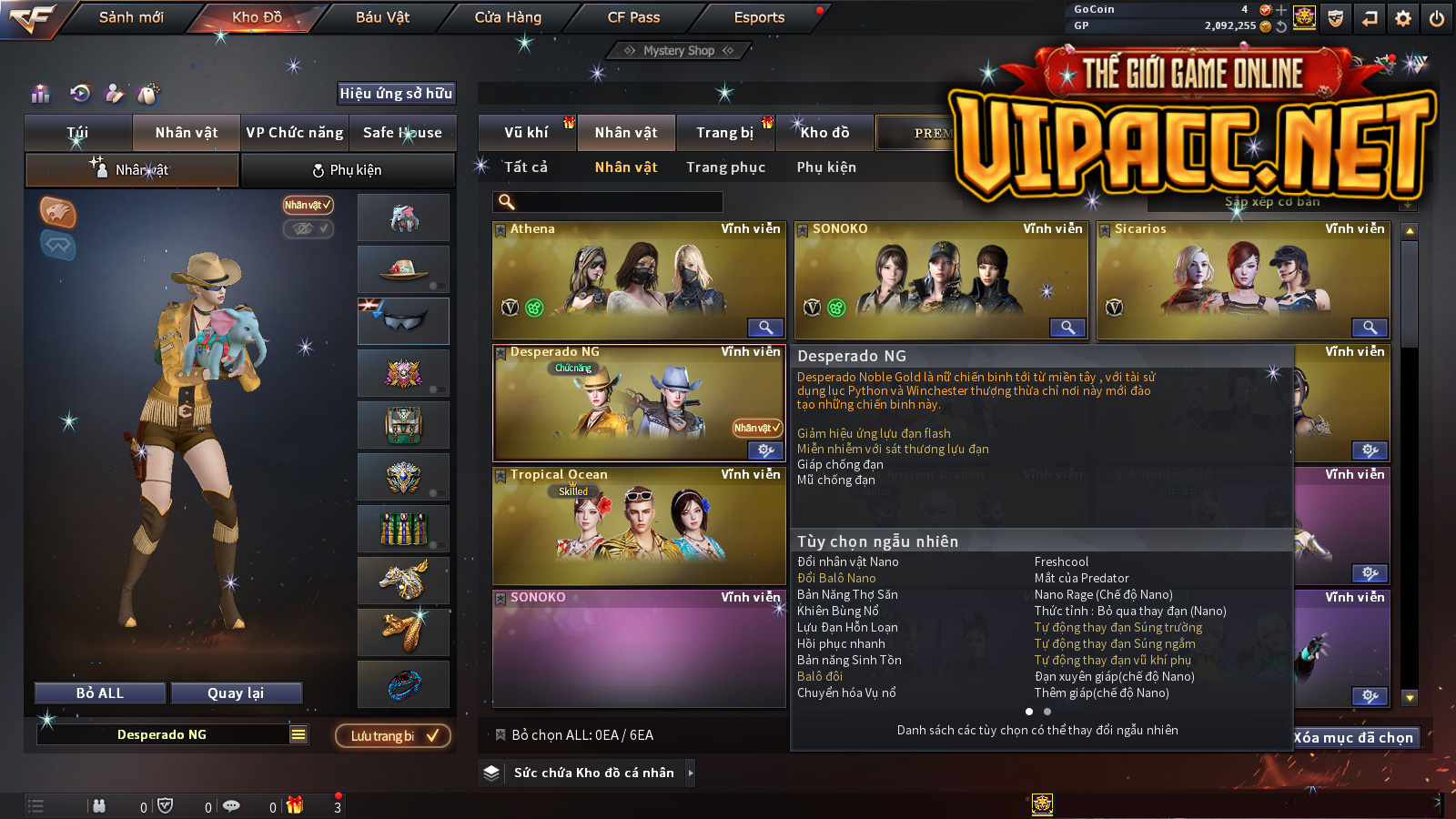Open the Sảnh mới lobby menu
Image resolution: width=1456 pixels, height=819 pixels.
point(131,17)
